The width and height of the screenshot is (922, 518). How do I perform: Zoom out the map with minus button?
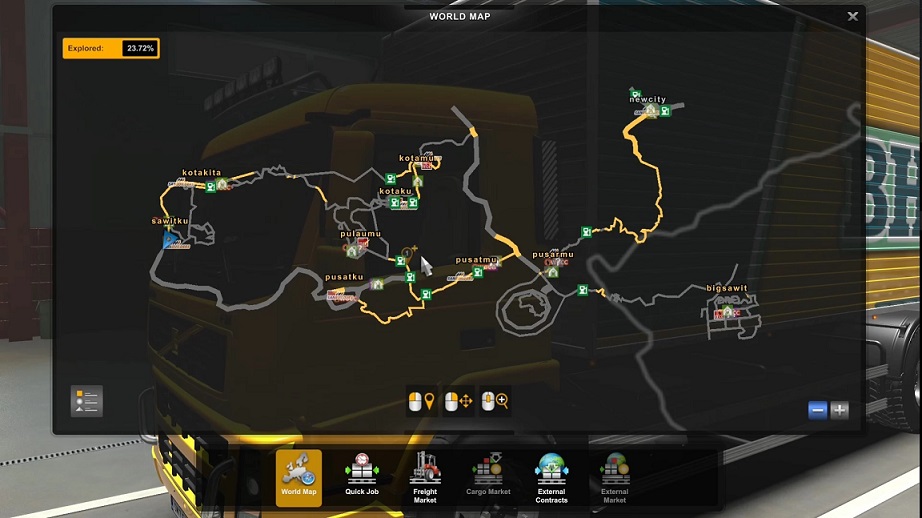818,410
